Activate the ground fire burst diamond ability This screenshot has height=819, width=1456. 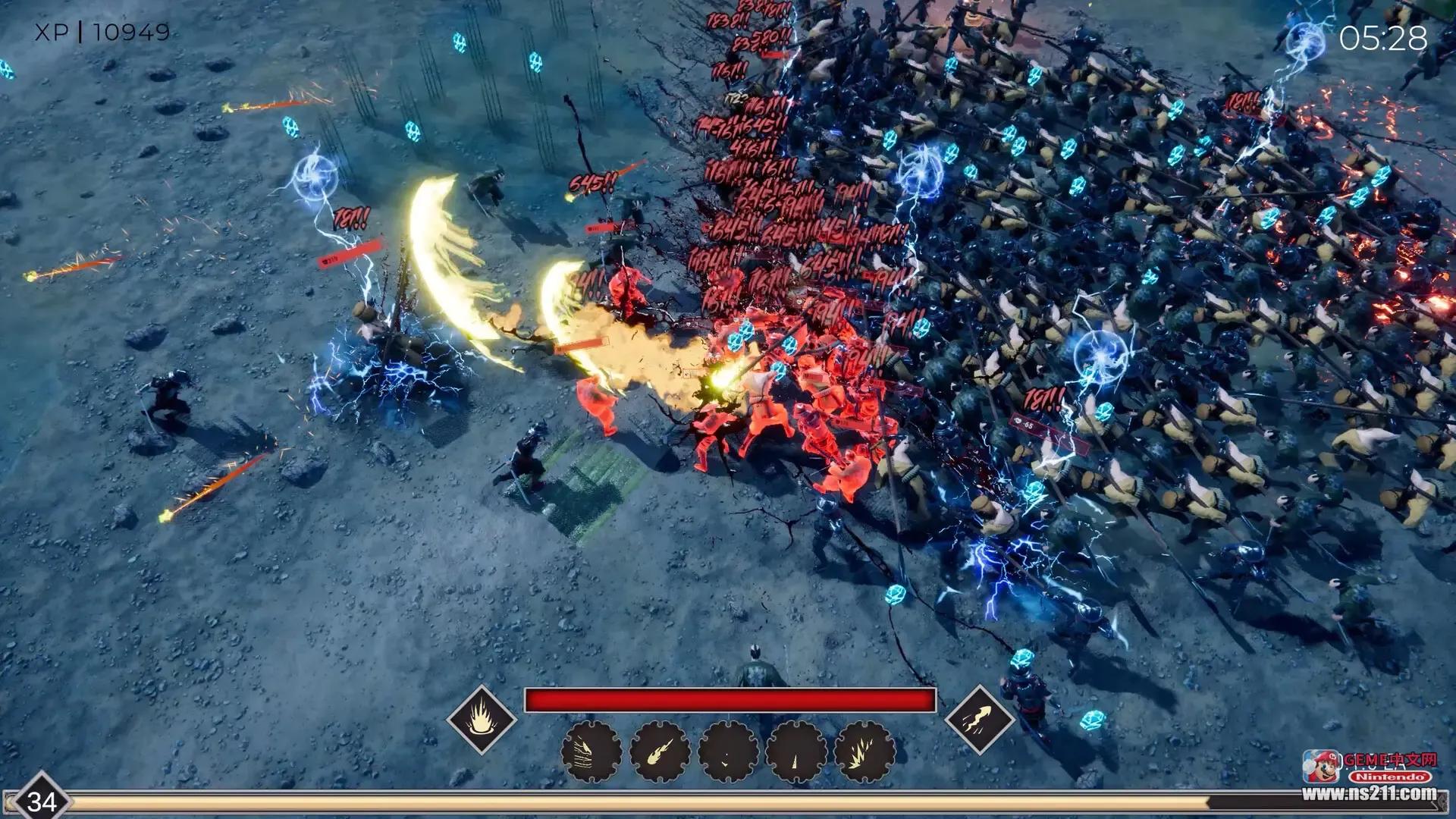[x=482, y=719]
